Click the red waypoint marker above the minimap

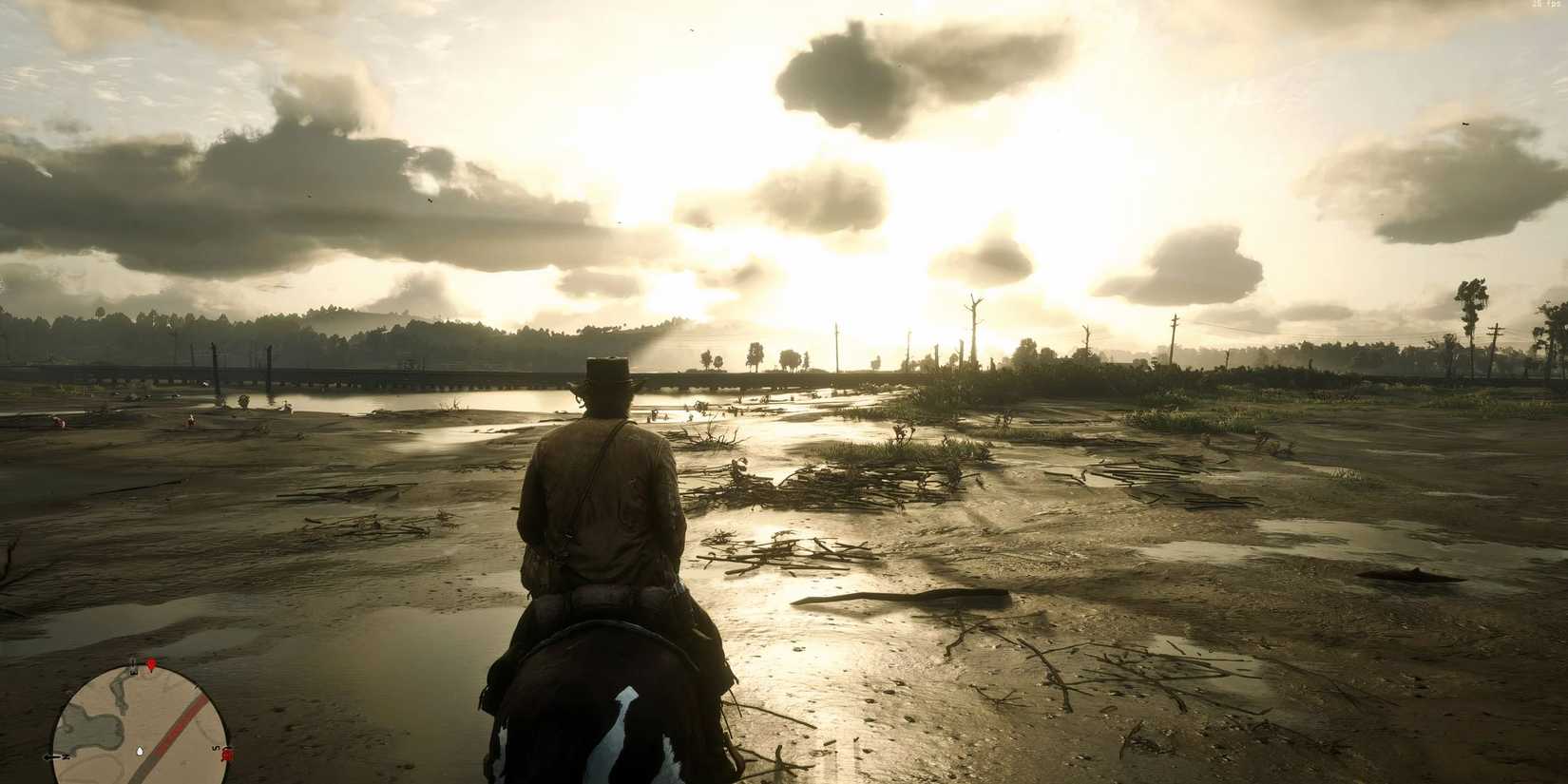[151, 664]
